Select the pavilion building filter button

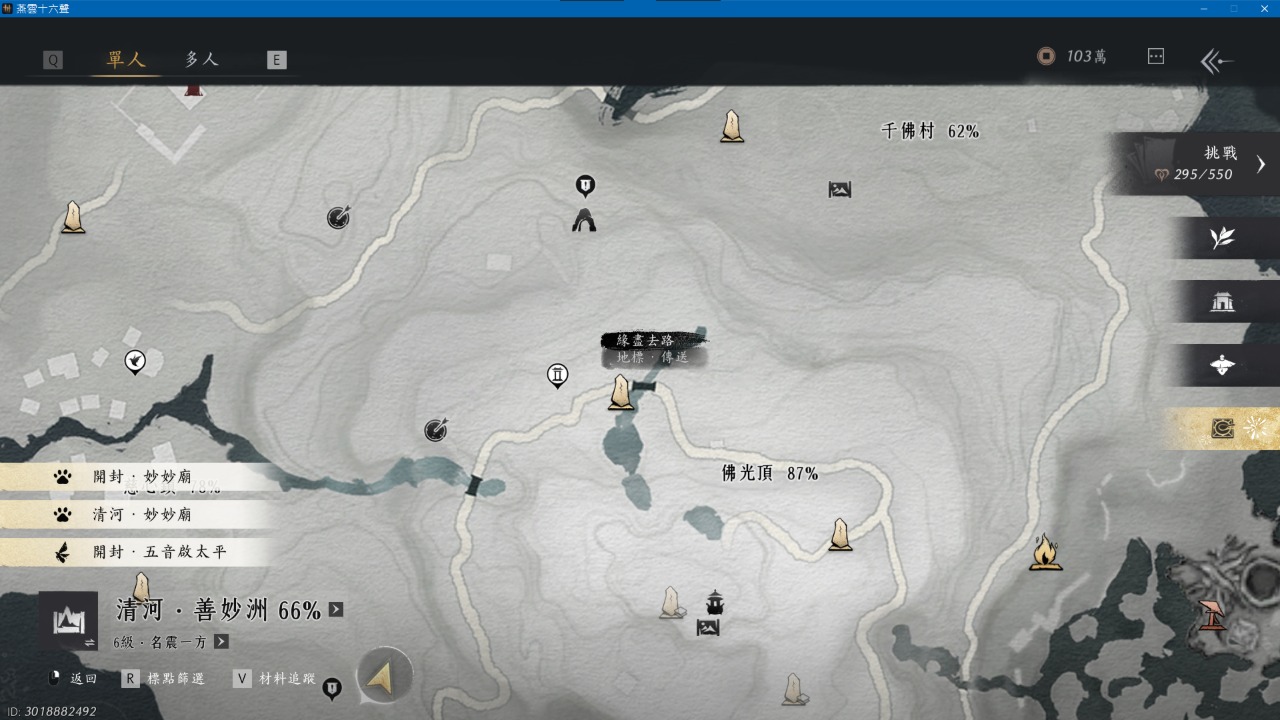coord(1221,302)
